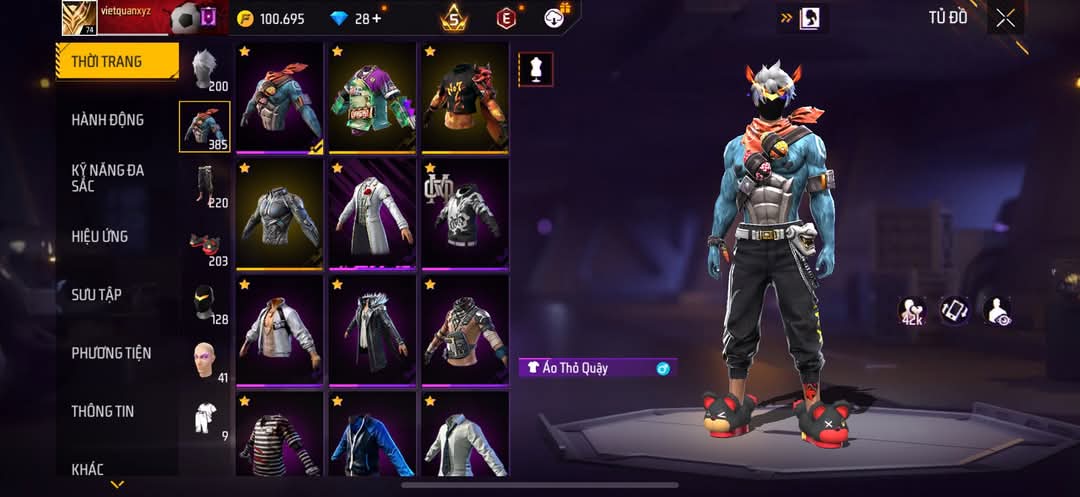Pick the face subcategory showing 41
The image size is (1080, 497).
tap(205, 360)
